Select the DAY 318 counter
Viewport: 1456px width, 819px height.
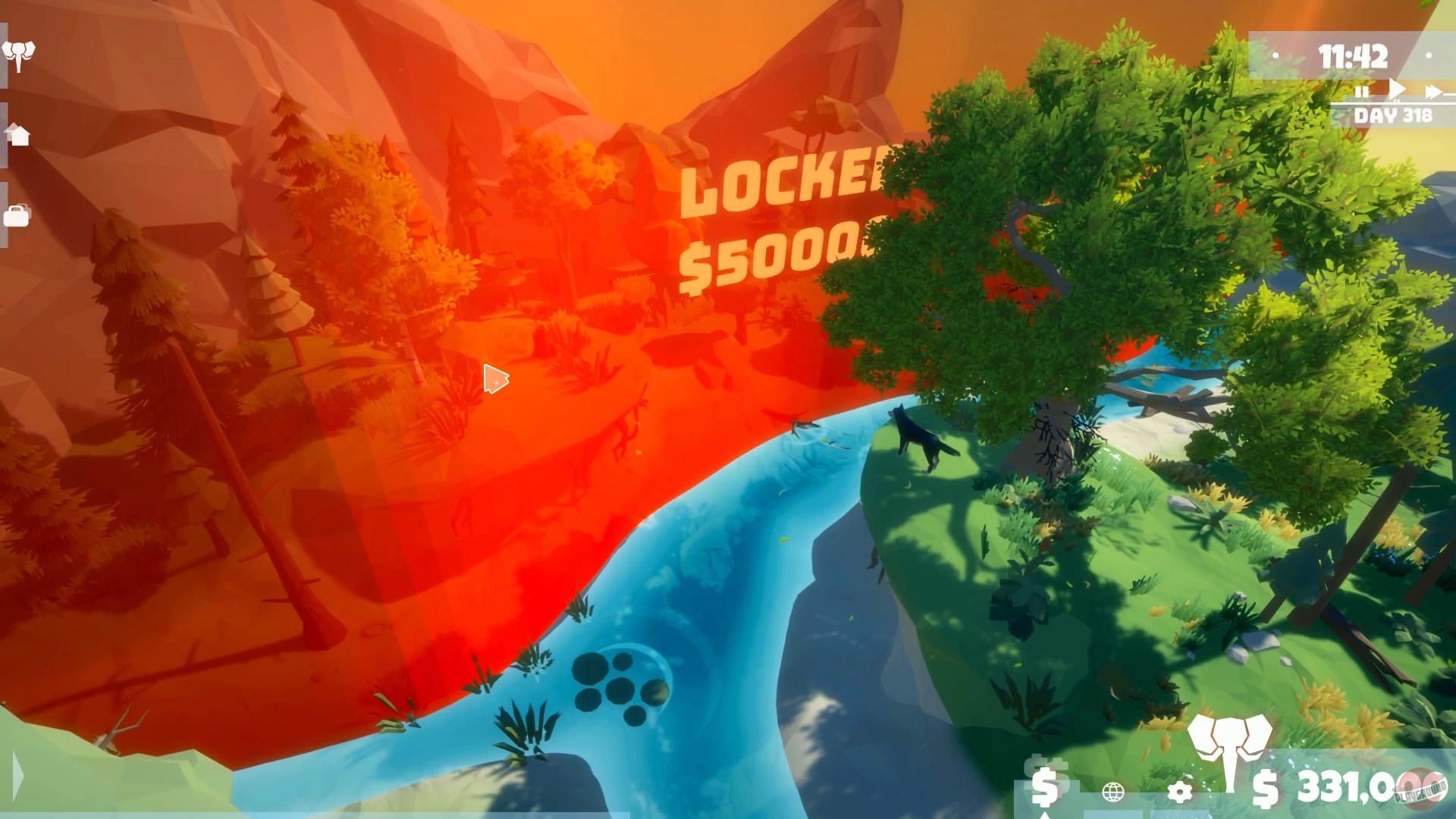[1392, 115]
